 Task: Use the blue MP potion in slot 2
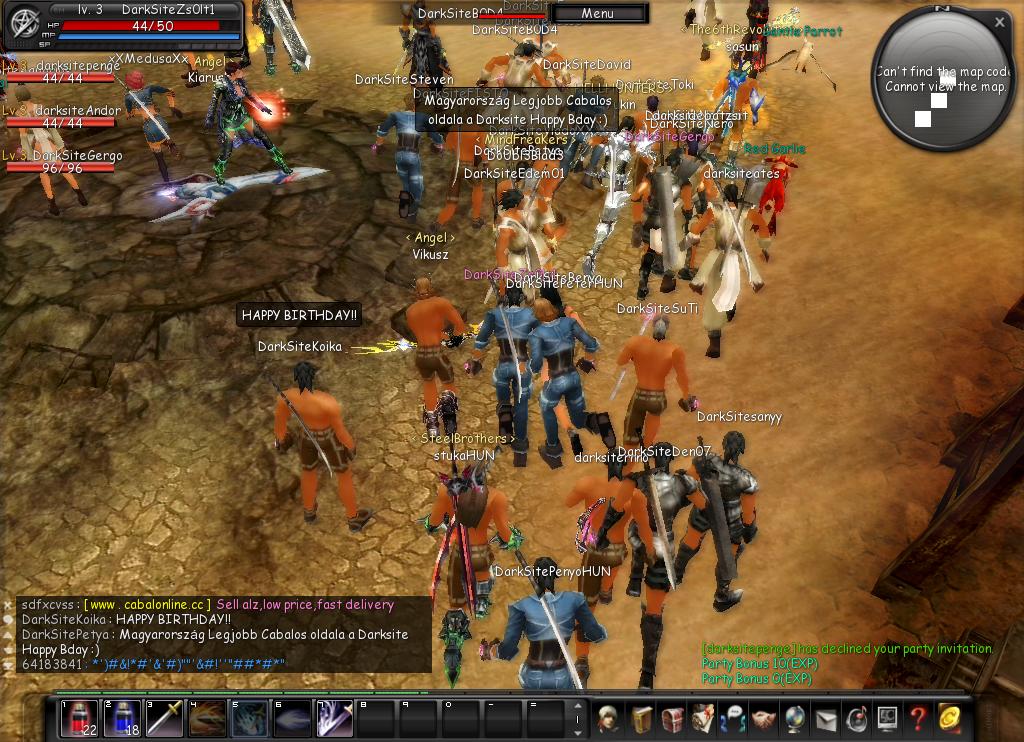[x=122, y=718]
